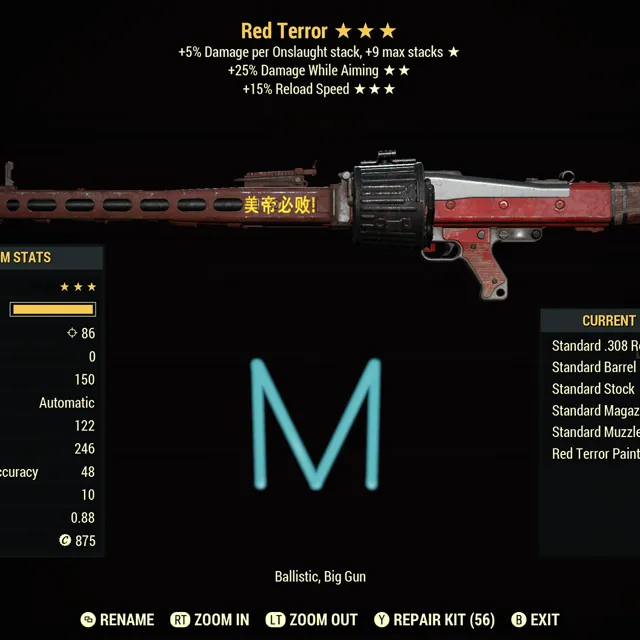This screenshot has width=640, height=640.
Task: Exit the weapon inspect screen
Action: 535,620
